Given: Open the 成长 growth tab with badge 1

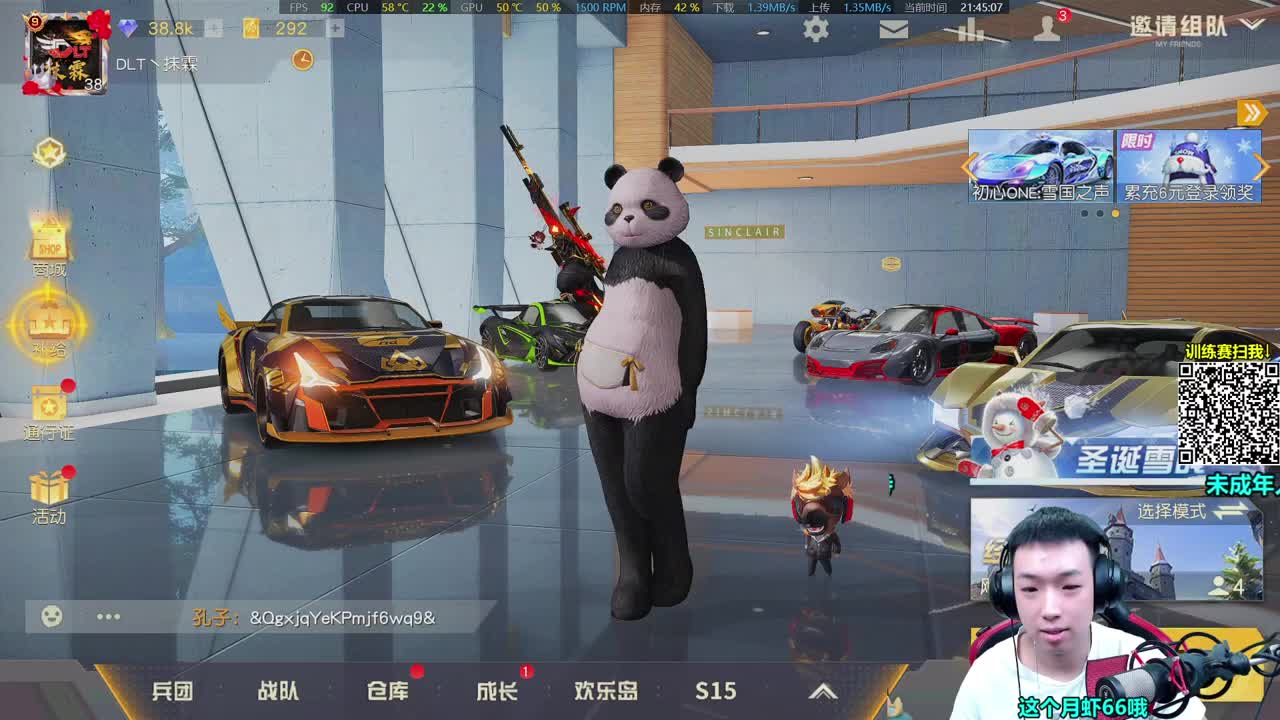Looking at the screenshot, I should tap(497, 690).
